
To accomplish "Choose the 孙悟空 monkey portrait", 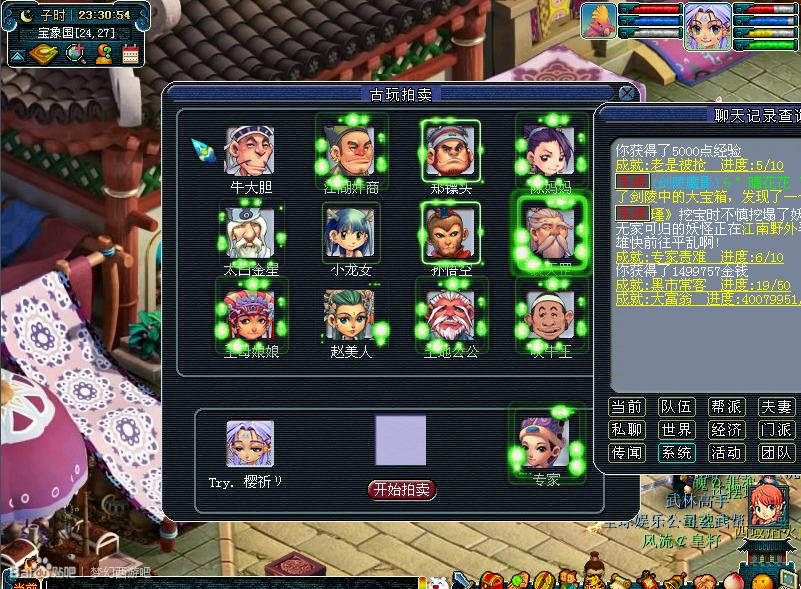I will click(450, 232).
